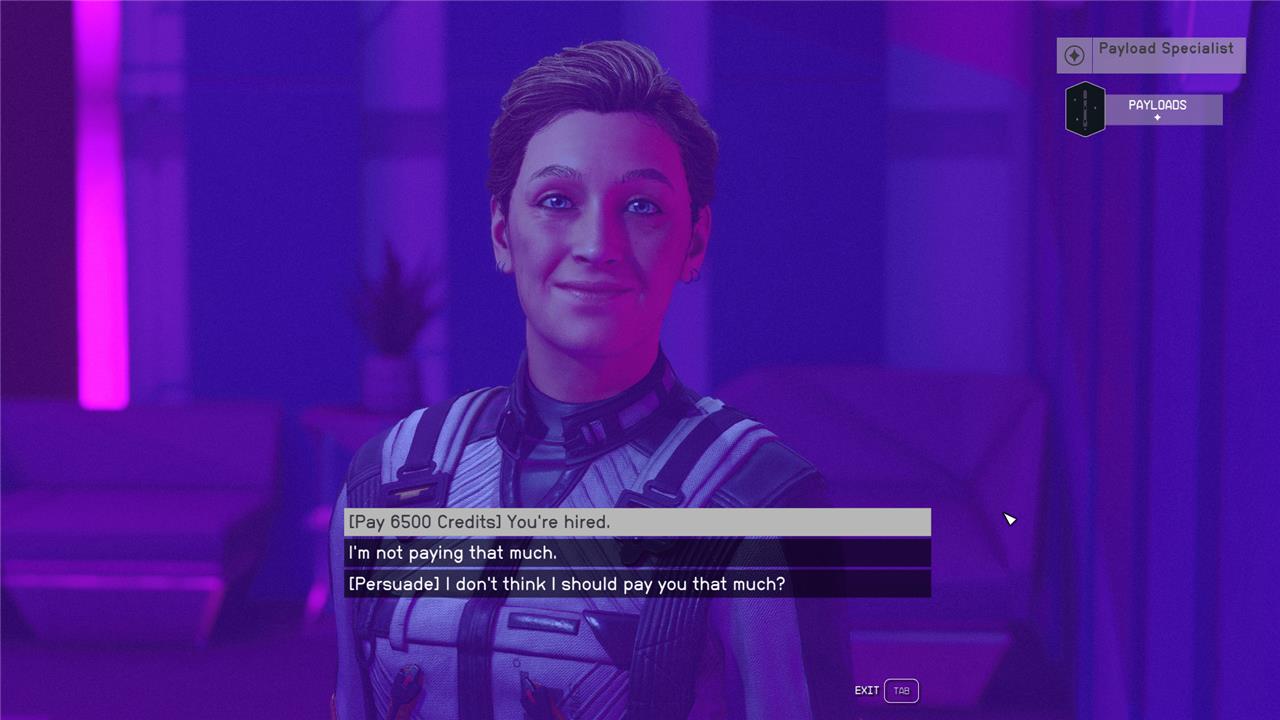Select "I'm not paying that much"
This screenshot has width=1280, height=720.
(637, 553)
